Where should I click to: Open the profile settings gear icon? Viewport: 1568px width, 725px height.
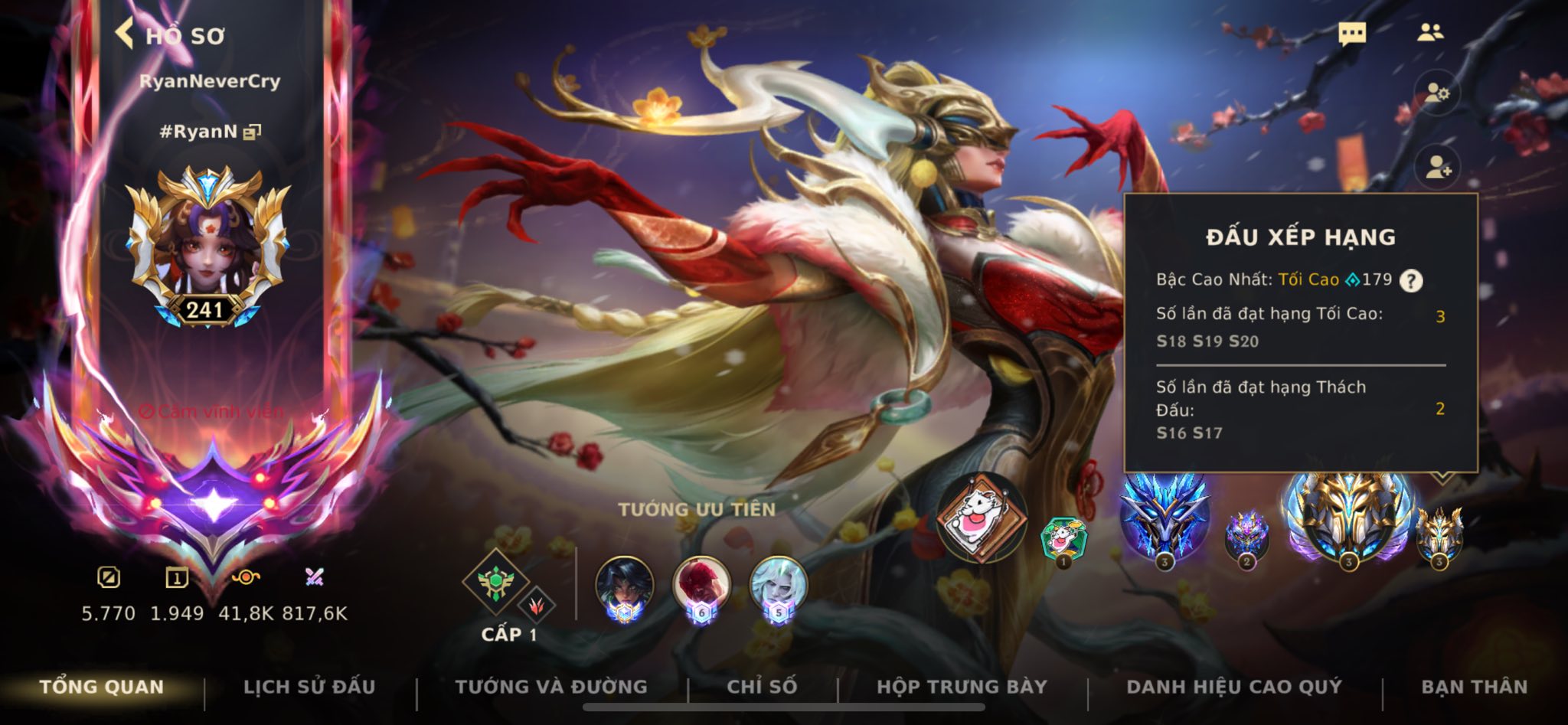coord(1437,94)
